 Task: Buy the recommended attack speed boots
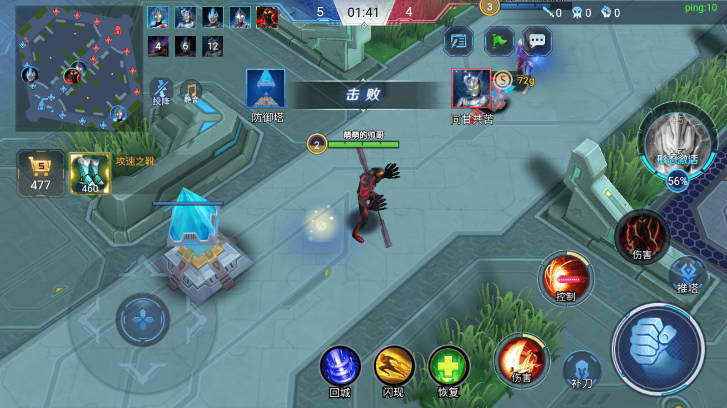90,172
